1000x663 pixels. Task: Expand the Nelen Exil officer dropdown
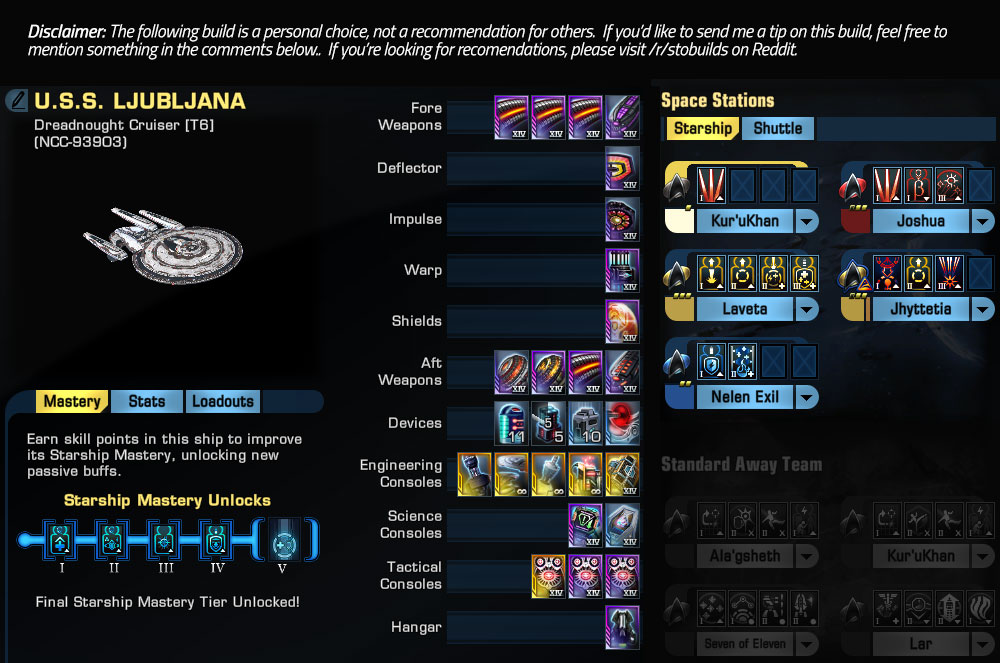coord(806,397)
